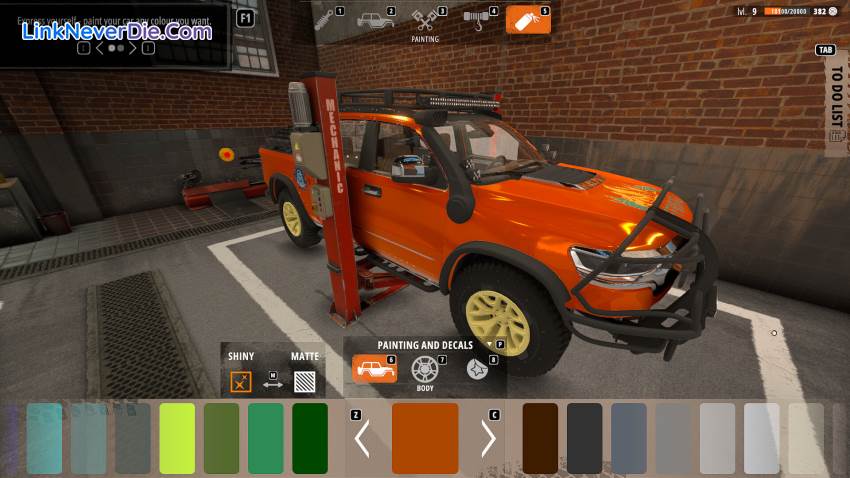Viewport: 850px width, 478px height.
Task: Open the car body parts mode
Action: point(375,20)
